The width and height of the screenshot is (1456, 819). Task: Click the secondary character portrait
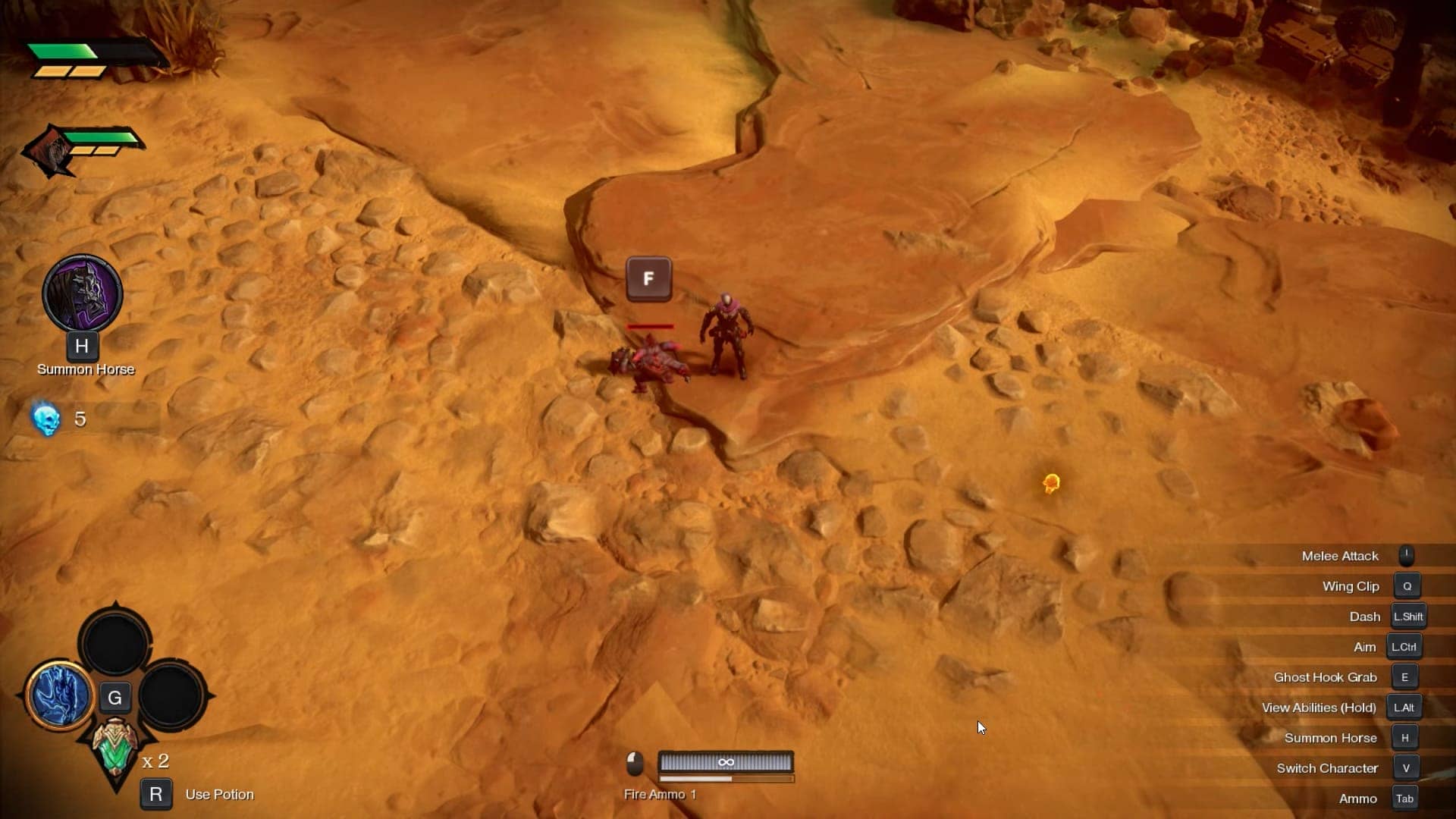point(50,151)
